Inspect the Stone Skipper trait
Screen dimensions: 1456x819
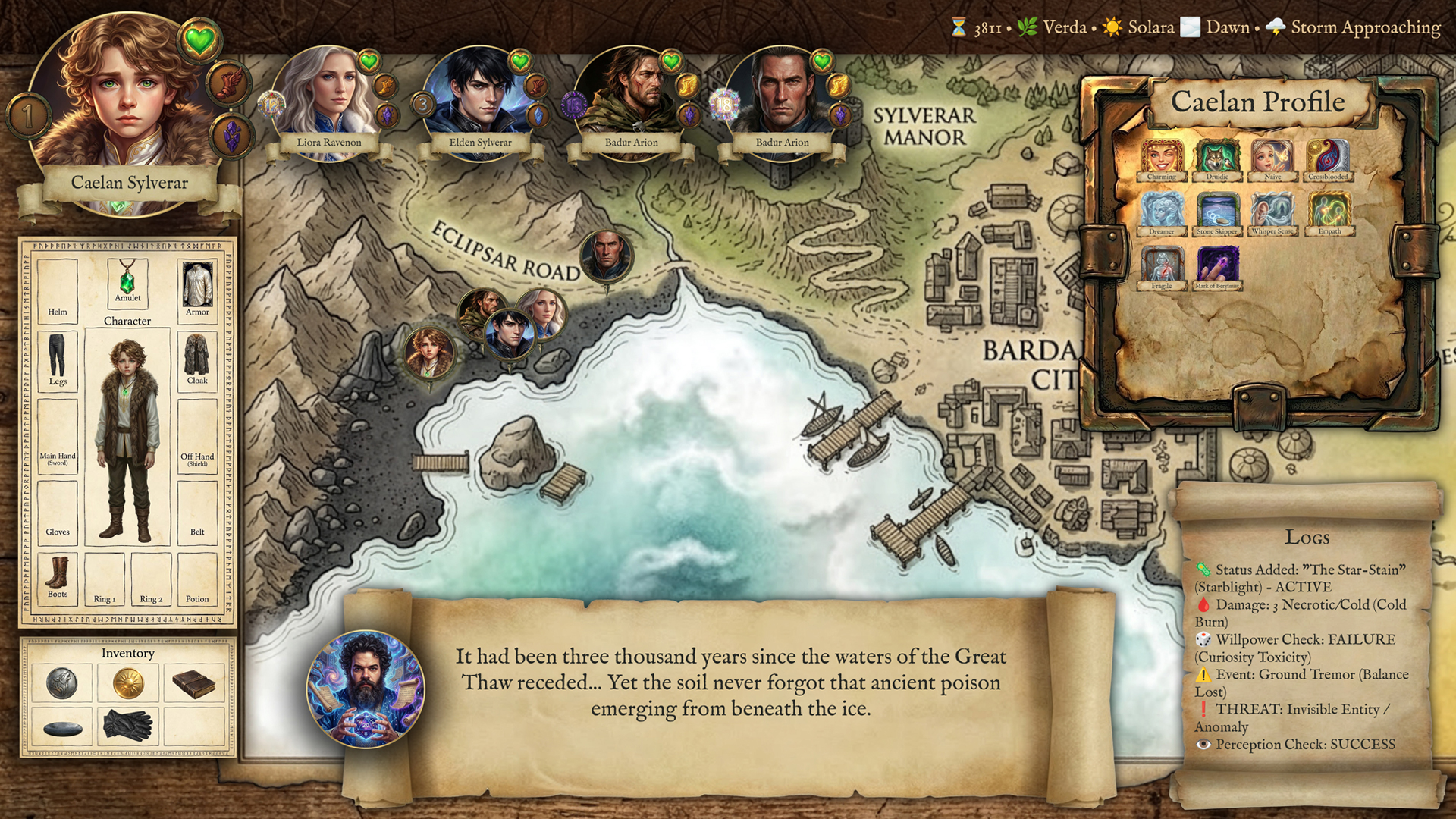[1217, 212]
